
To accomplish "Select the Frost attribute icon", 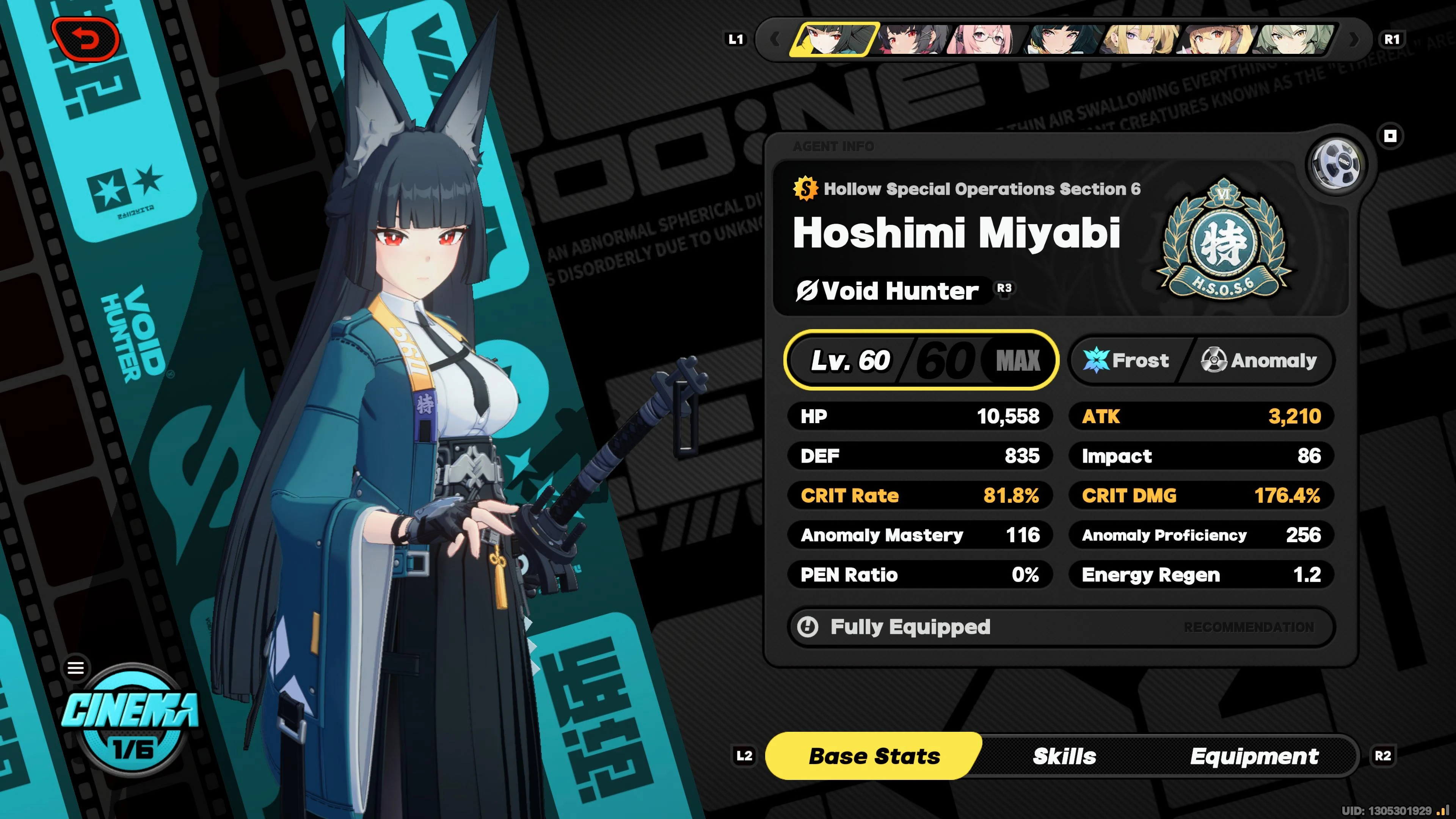I will pos(1097,360).
